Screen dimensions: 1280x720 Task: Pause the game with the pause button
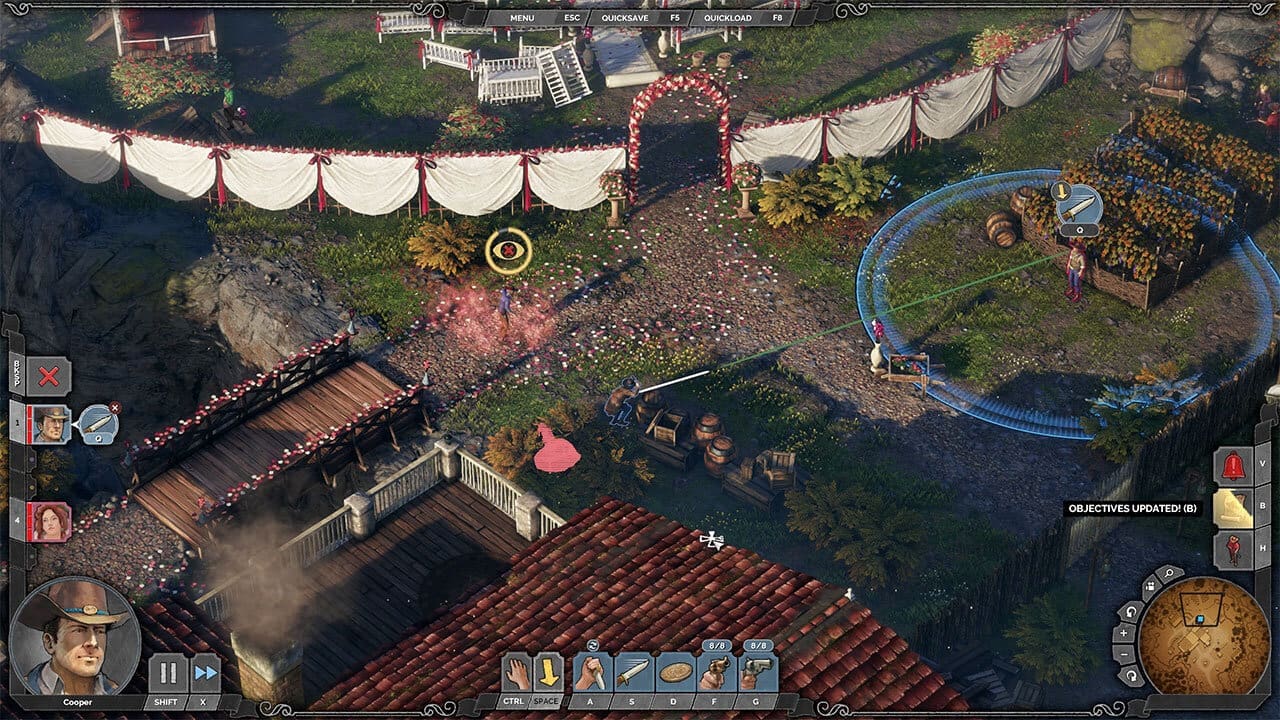coord(167,672)
